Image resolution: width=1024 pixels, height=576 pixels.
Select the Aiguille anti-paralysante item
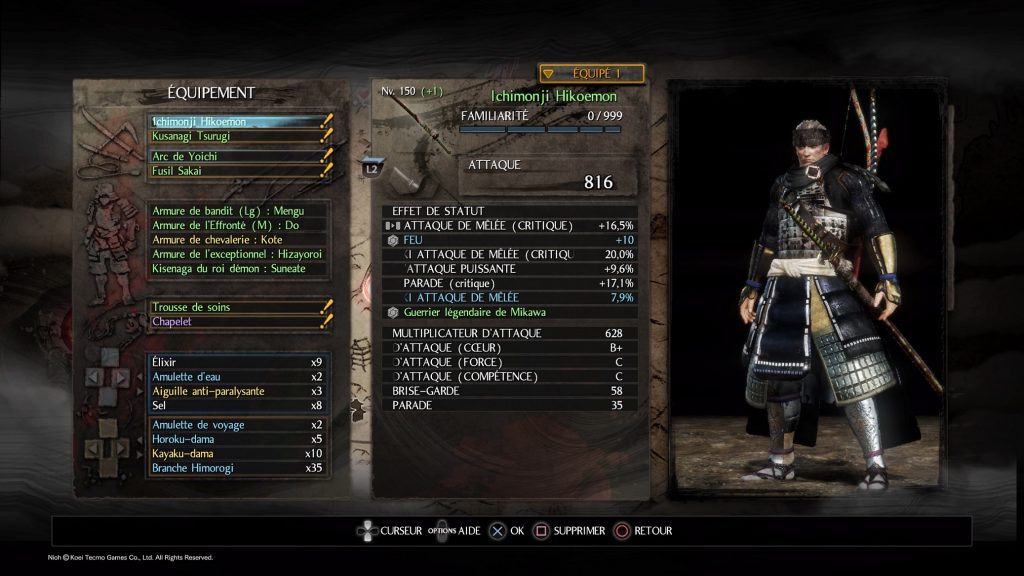(x=236, y=391)
